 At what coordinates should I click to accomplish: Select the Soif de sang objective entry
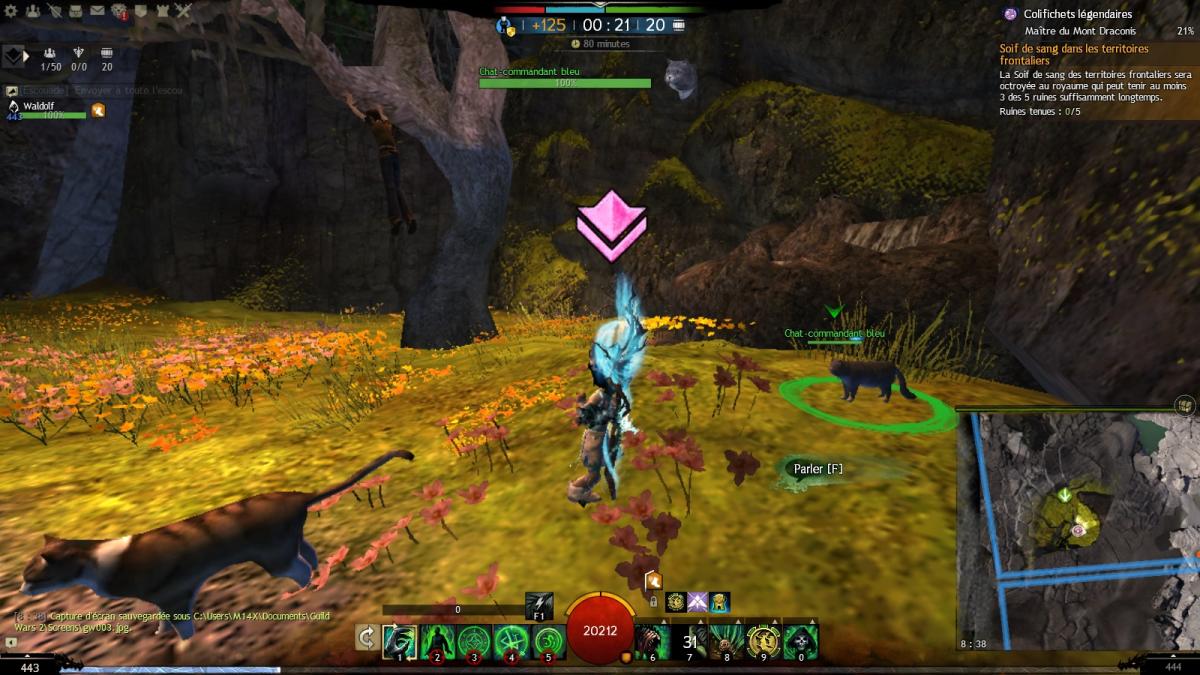pos(1074,54)
